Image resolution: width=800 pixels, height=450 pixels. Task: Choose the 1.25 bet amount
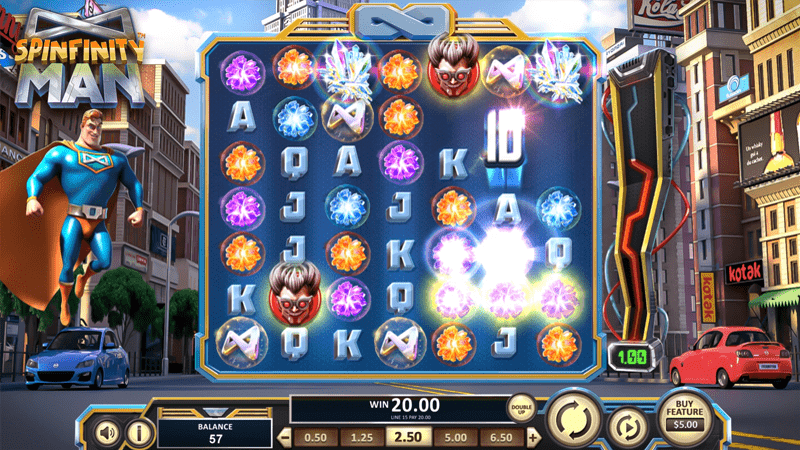362,438
